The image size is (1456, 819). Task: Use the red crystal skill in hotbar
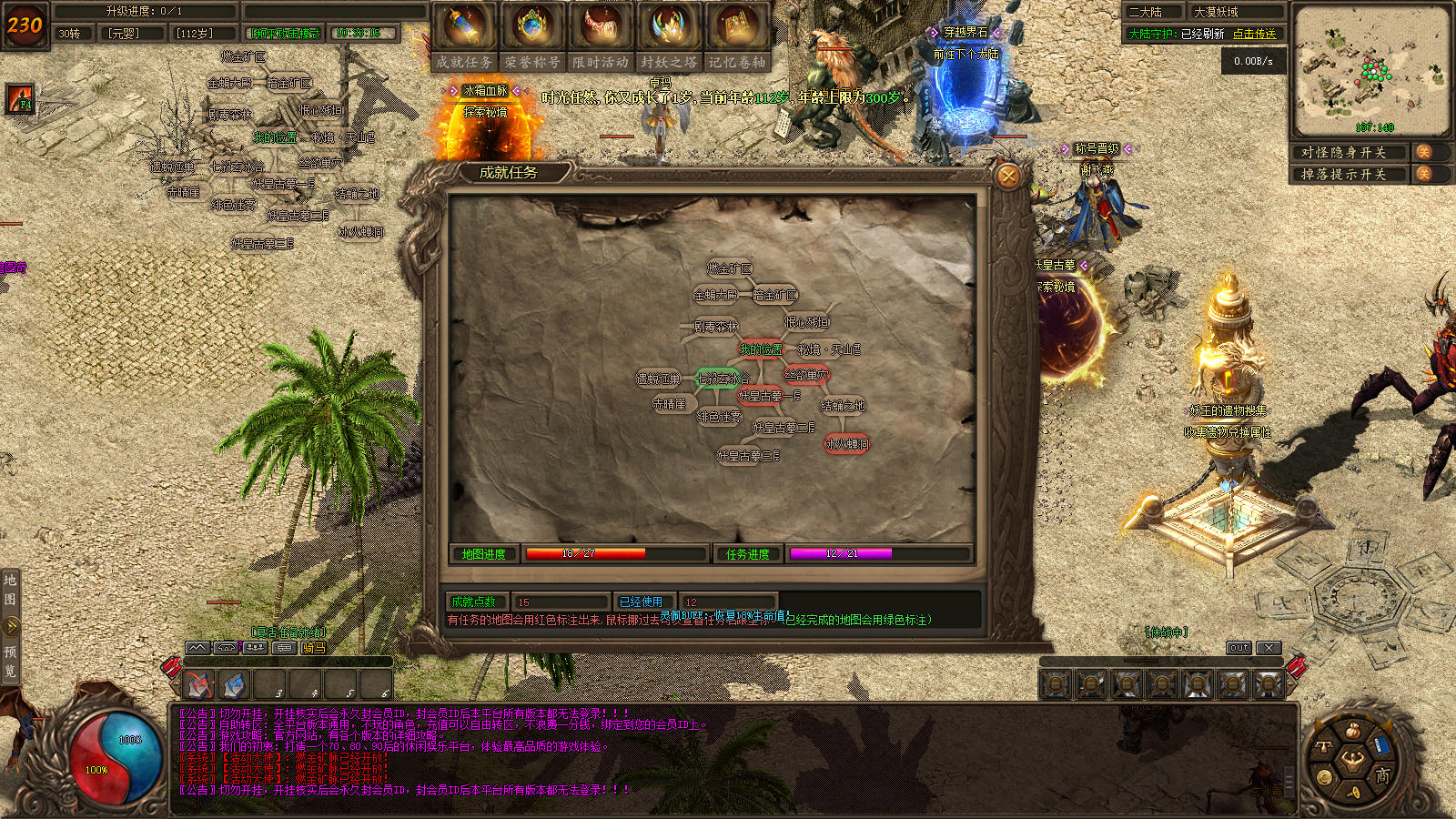pos(198,684)
